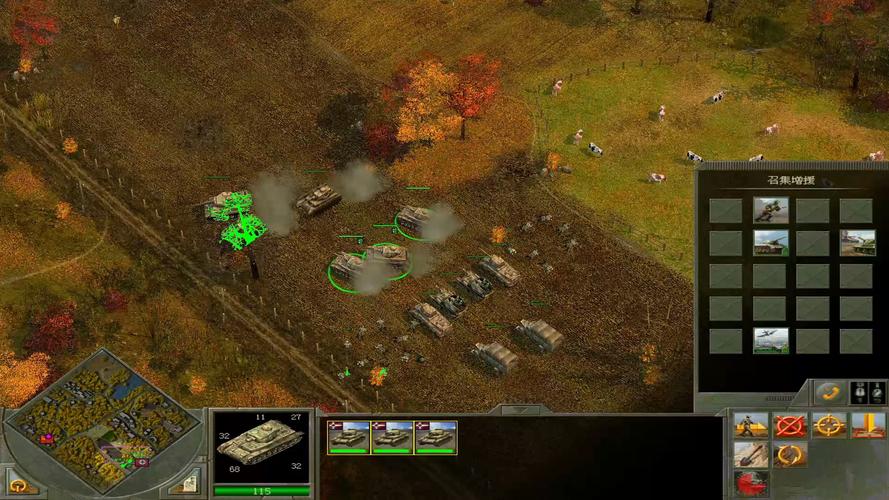This screenshot has height=500, width=889.
Task: Click the large selected tank portrait
Action: pyautogui.click(x=261, y=444)
